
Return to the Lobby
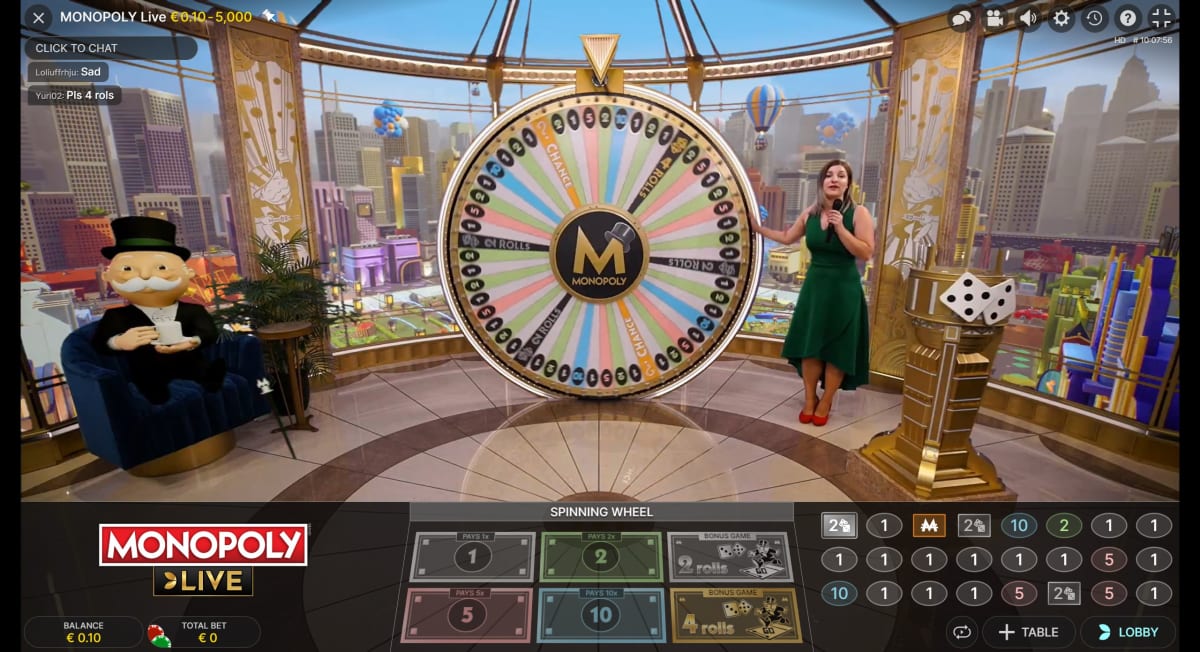[x=1128, y=632]
